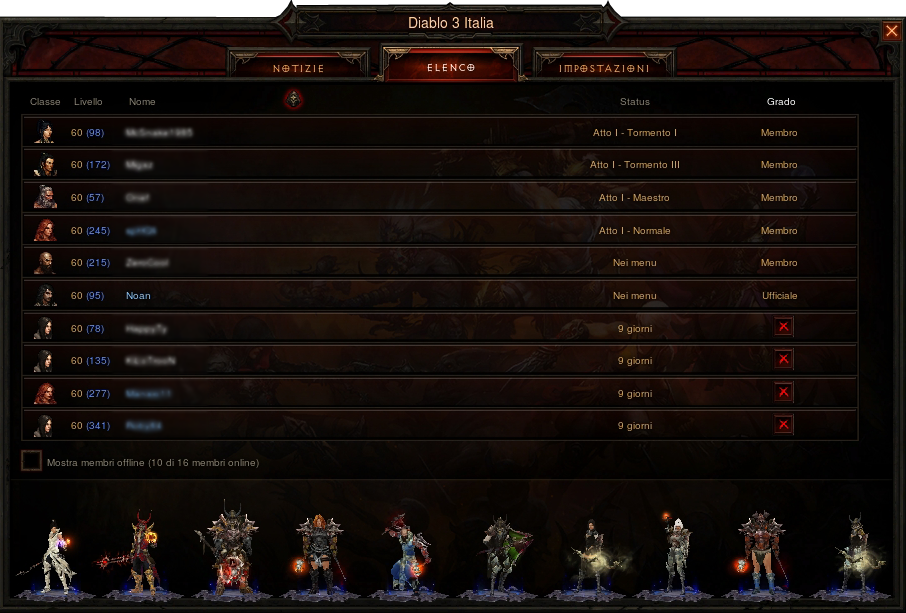The height and width of the screenshot is (613, 906).
Task: Select the member in Atto I - Tormento I
Action: click(439, 133)
